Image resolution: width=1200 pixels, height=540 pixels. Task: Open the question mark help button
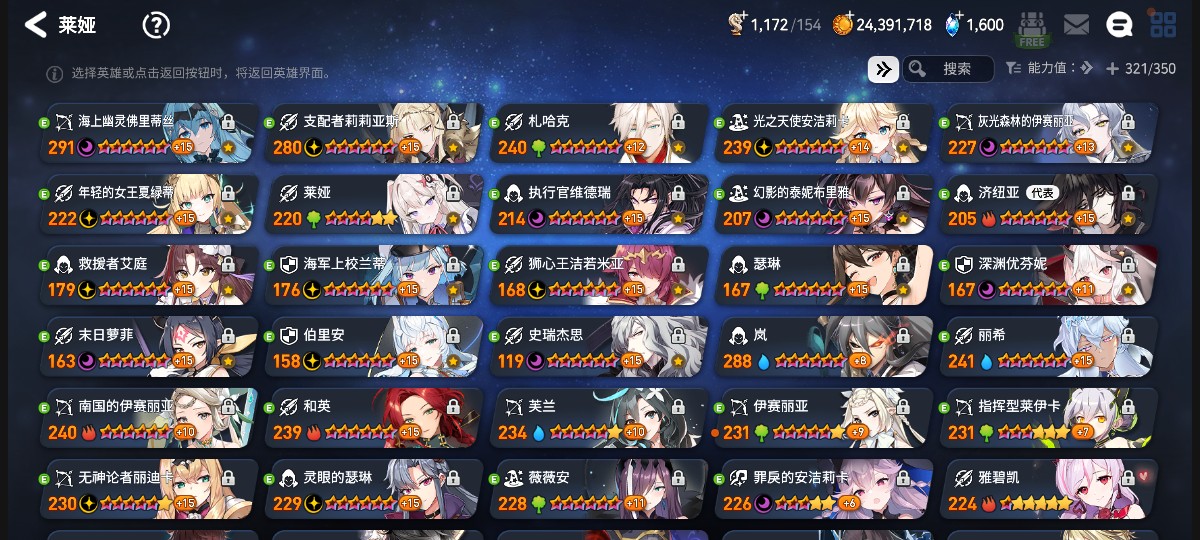(x=156, y=25)
